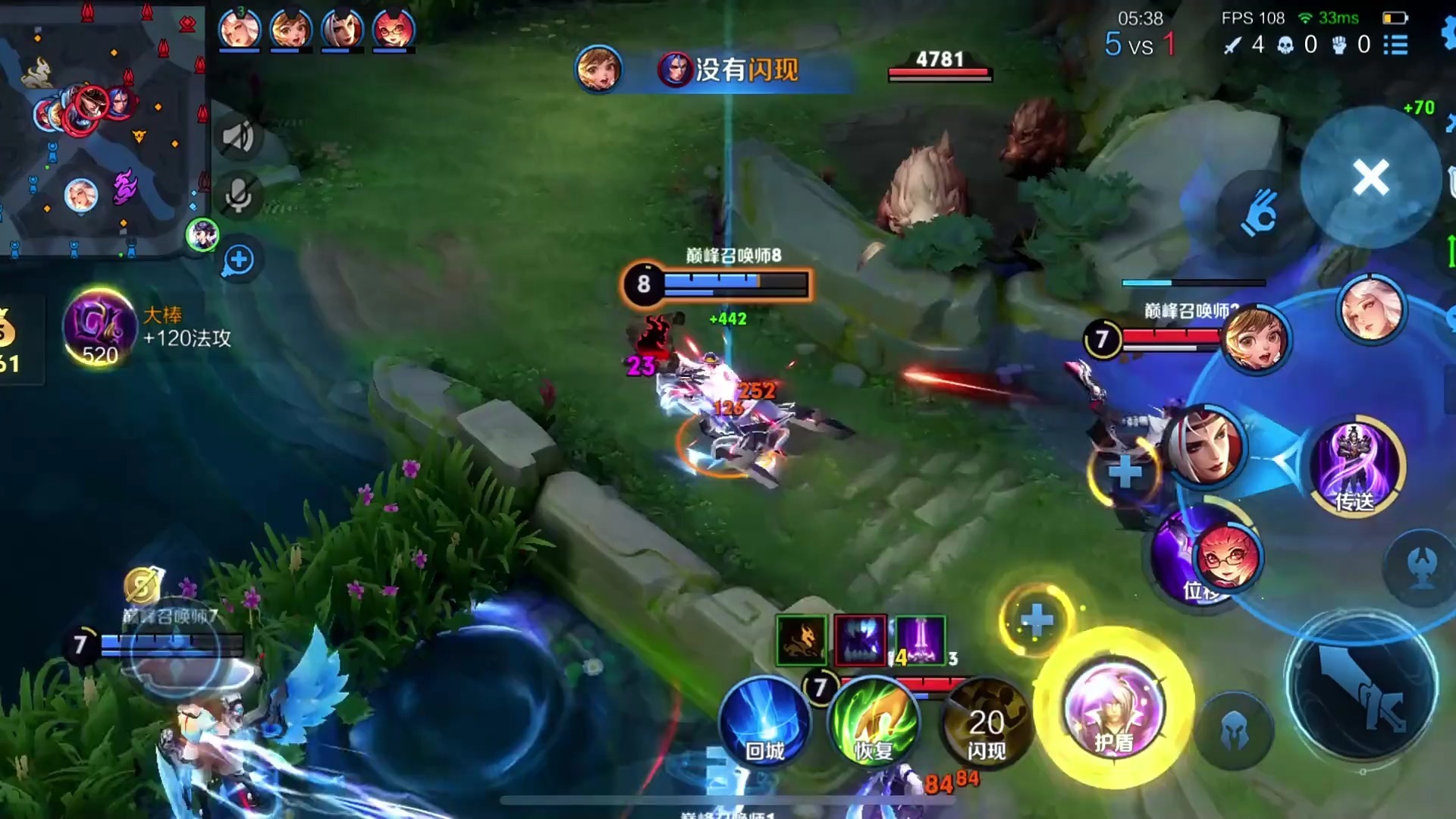
Task: Select the white-haired ally portrait
Action: (1371, 309)
